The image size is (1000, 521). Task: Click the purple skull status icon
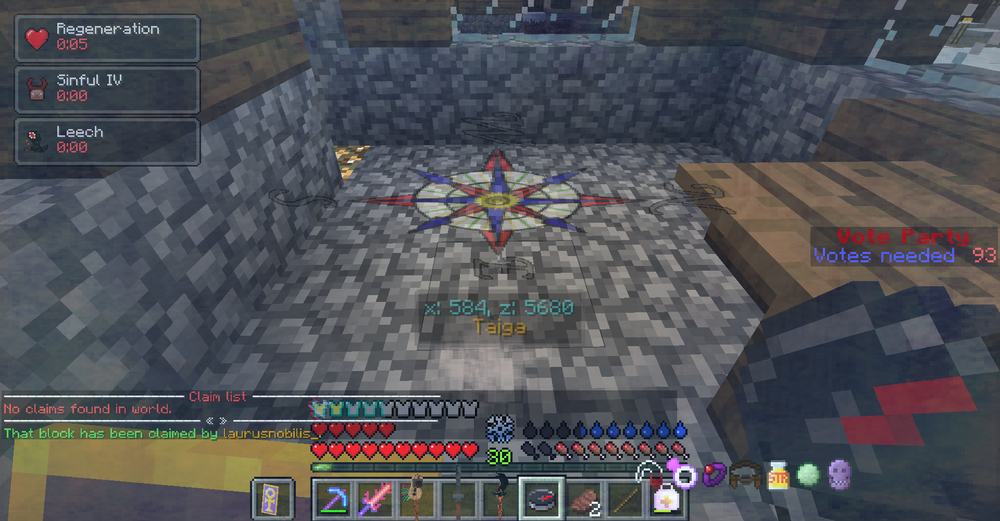pos(838,474)
